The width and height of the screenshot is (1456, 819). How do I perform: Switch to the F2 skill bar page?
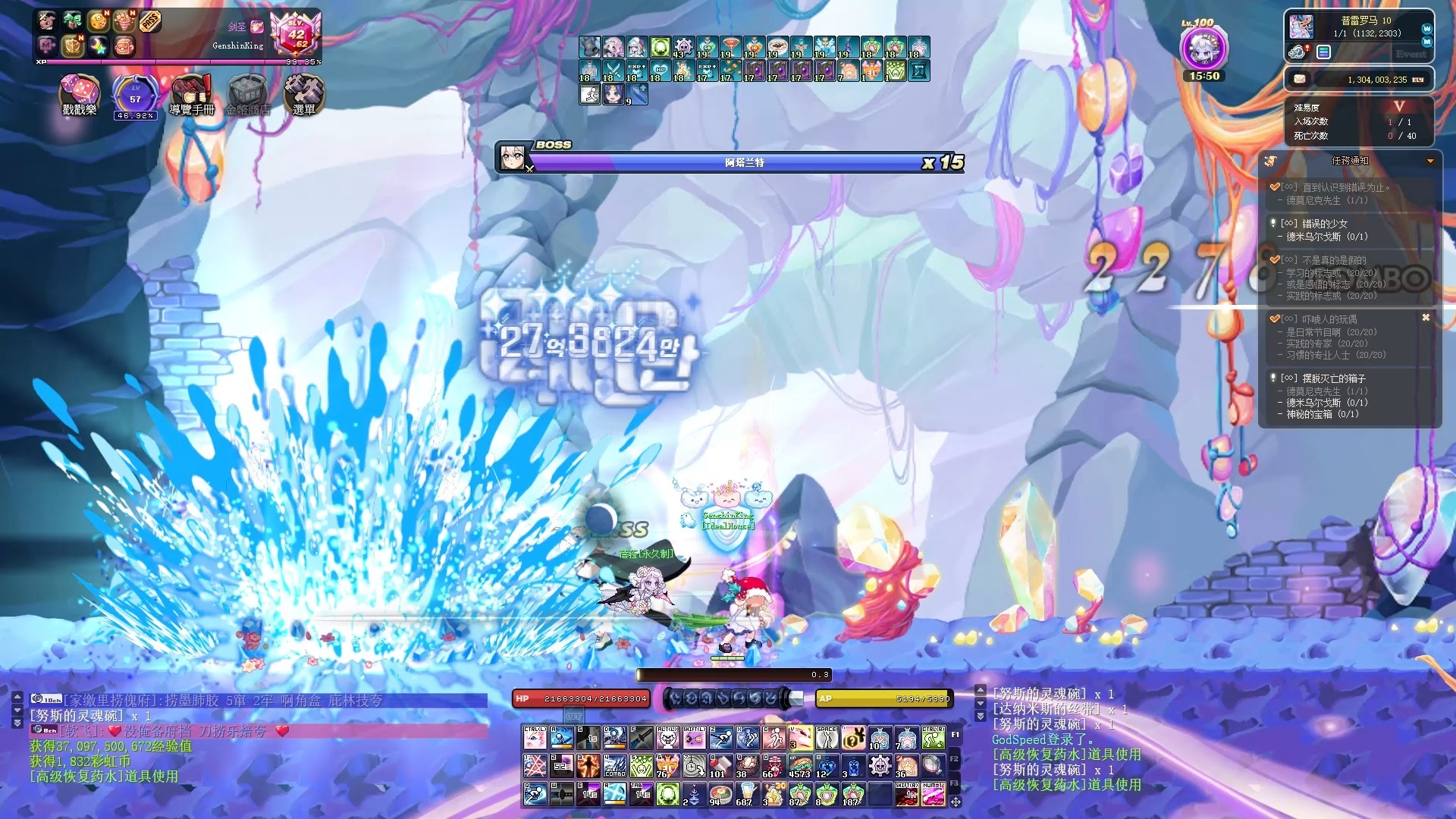[x=955, y=758]
